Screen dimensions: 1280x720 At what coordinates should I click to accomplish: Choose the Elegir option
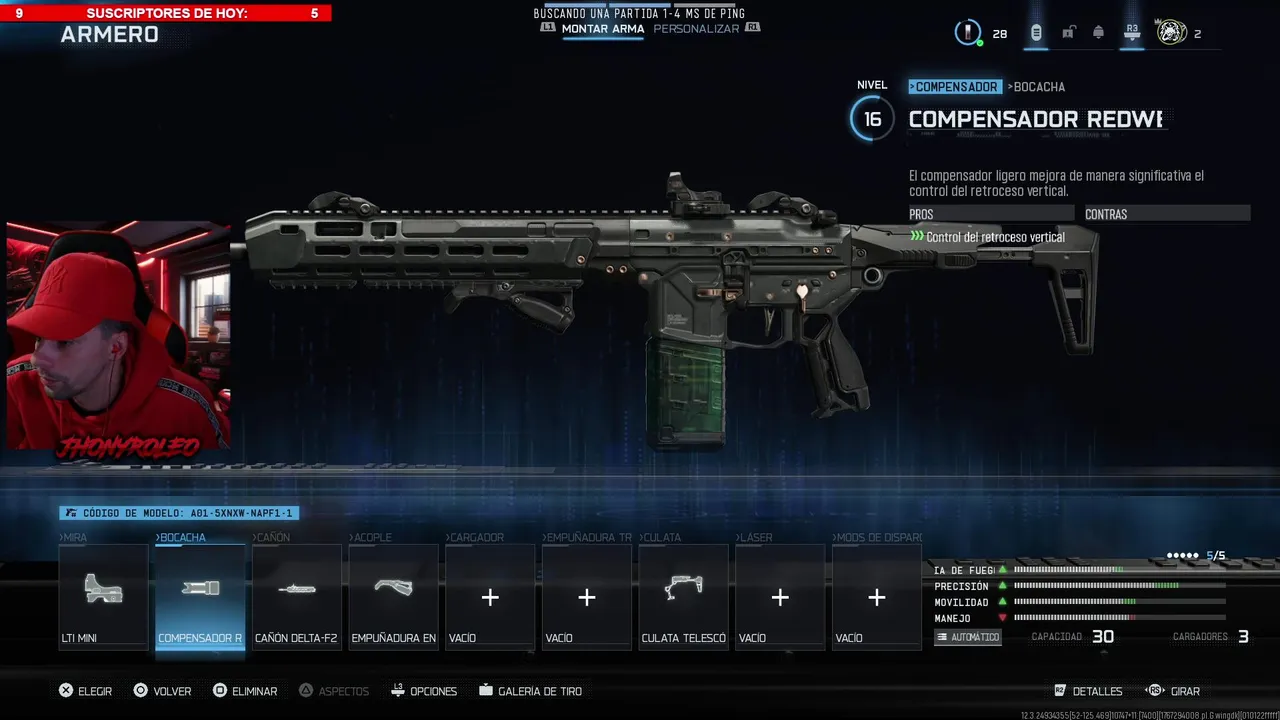click(x=85, y=691)
